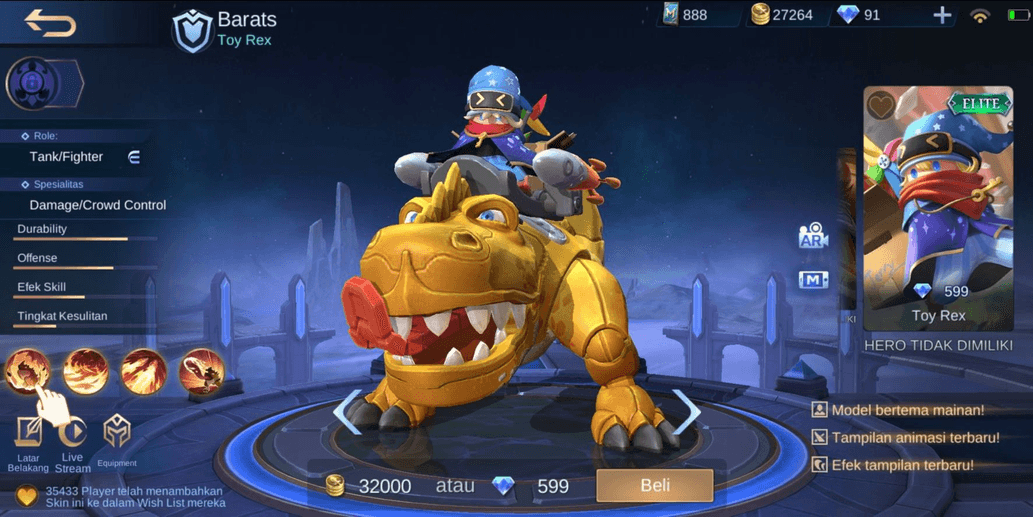Image resolution: width=1033 pixels, height=517 pixels.
Task: Add diamonds with the plus button
Action: (942, 15)
